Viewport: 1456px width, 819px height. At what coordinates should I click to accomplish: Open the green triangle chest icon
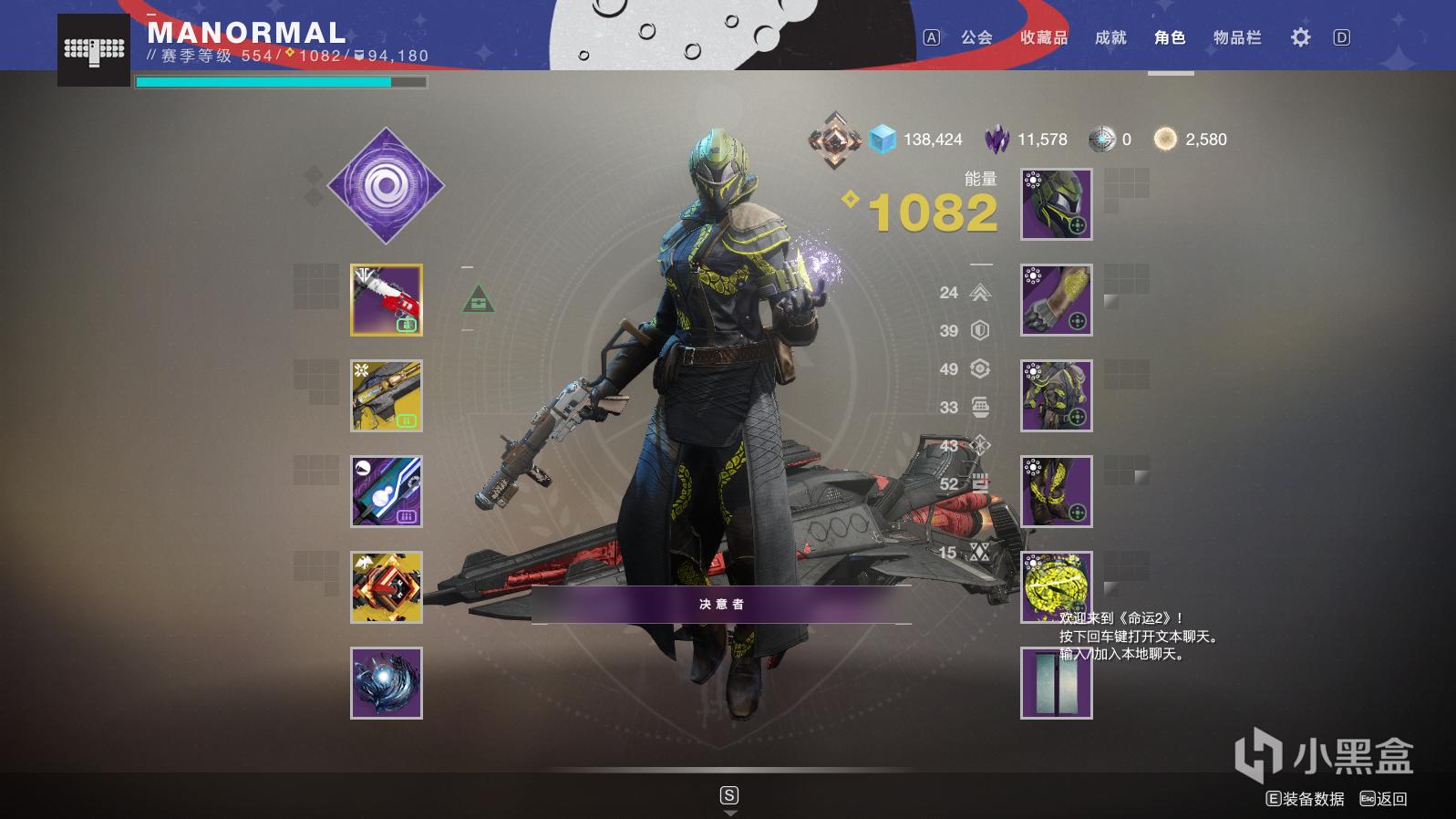coord(479,299)
